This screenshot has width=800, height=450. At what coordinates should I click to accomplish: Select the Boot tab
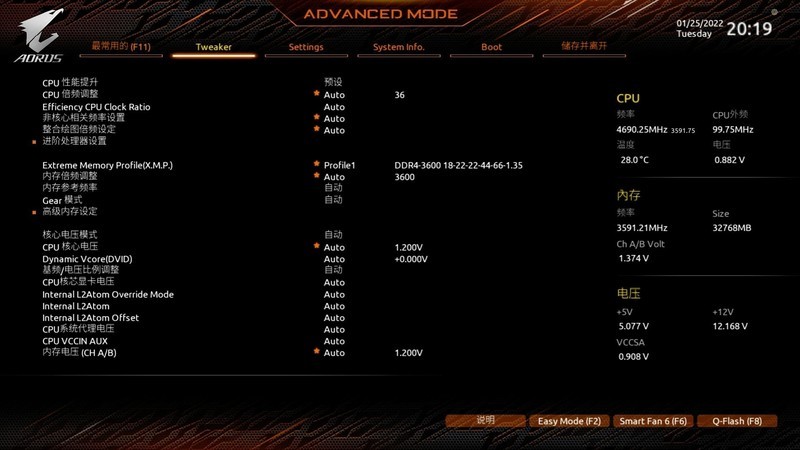point(491,47)
